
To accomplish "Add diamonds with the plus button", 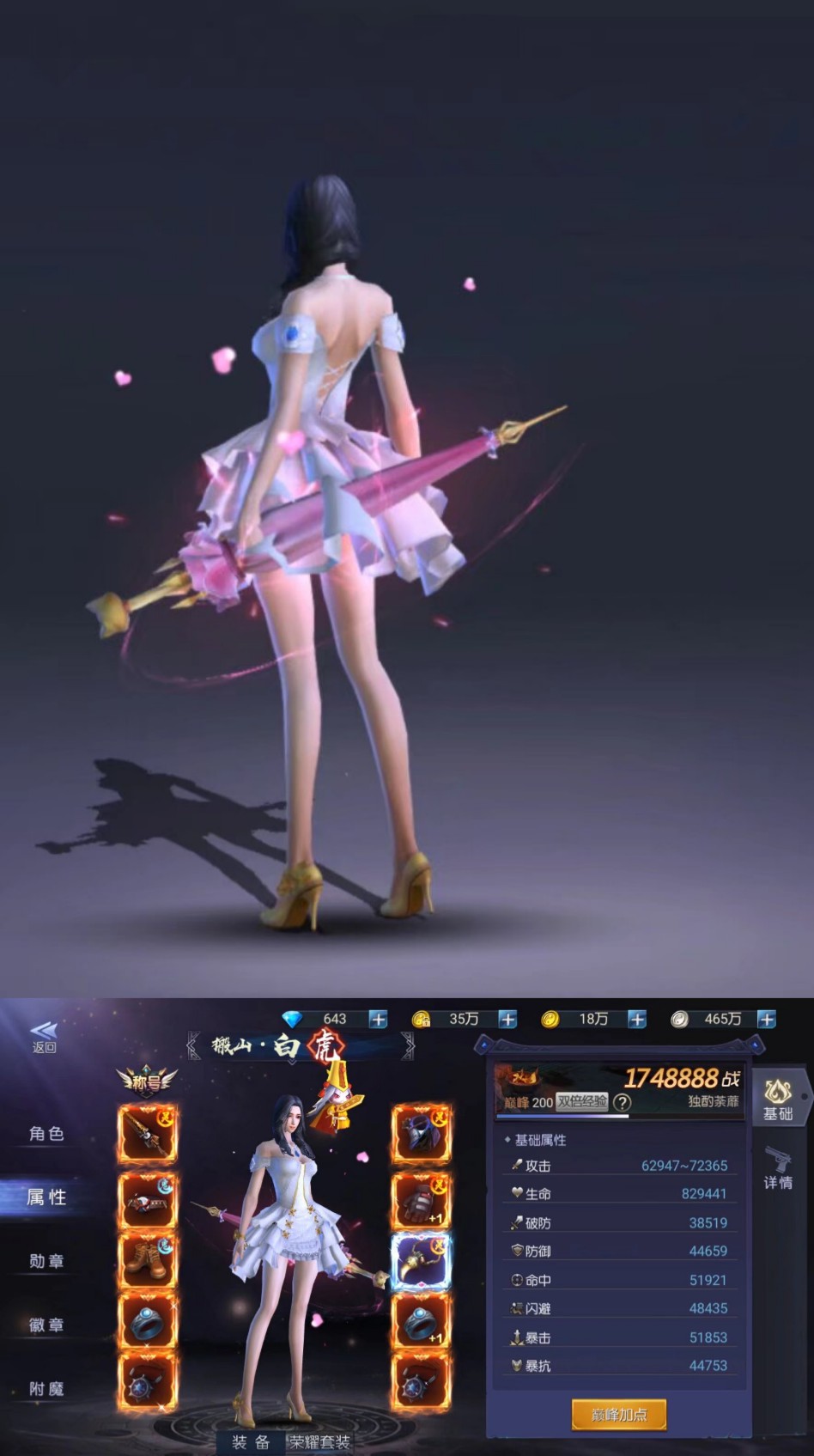I will pyautogui.click(x=378, y=1020).
